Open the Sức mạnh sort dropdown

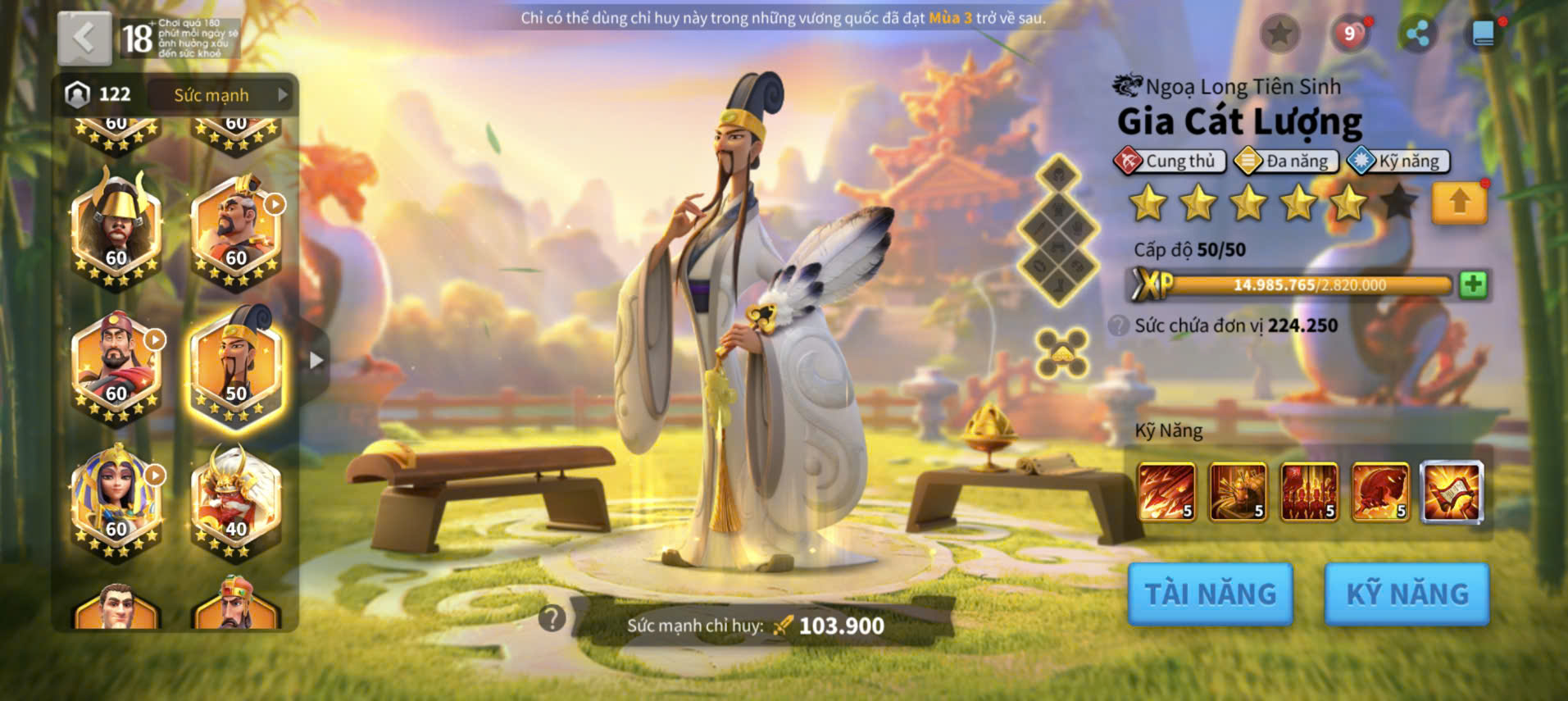tap(221, 95)
